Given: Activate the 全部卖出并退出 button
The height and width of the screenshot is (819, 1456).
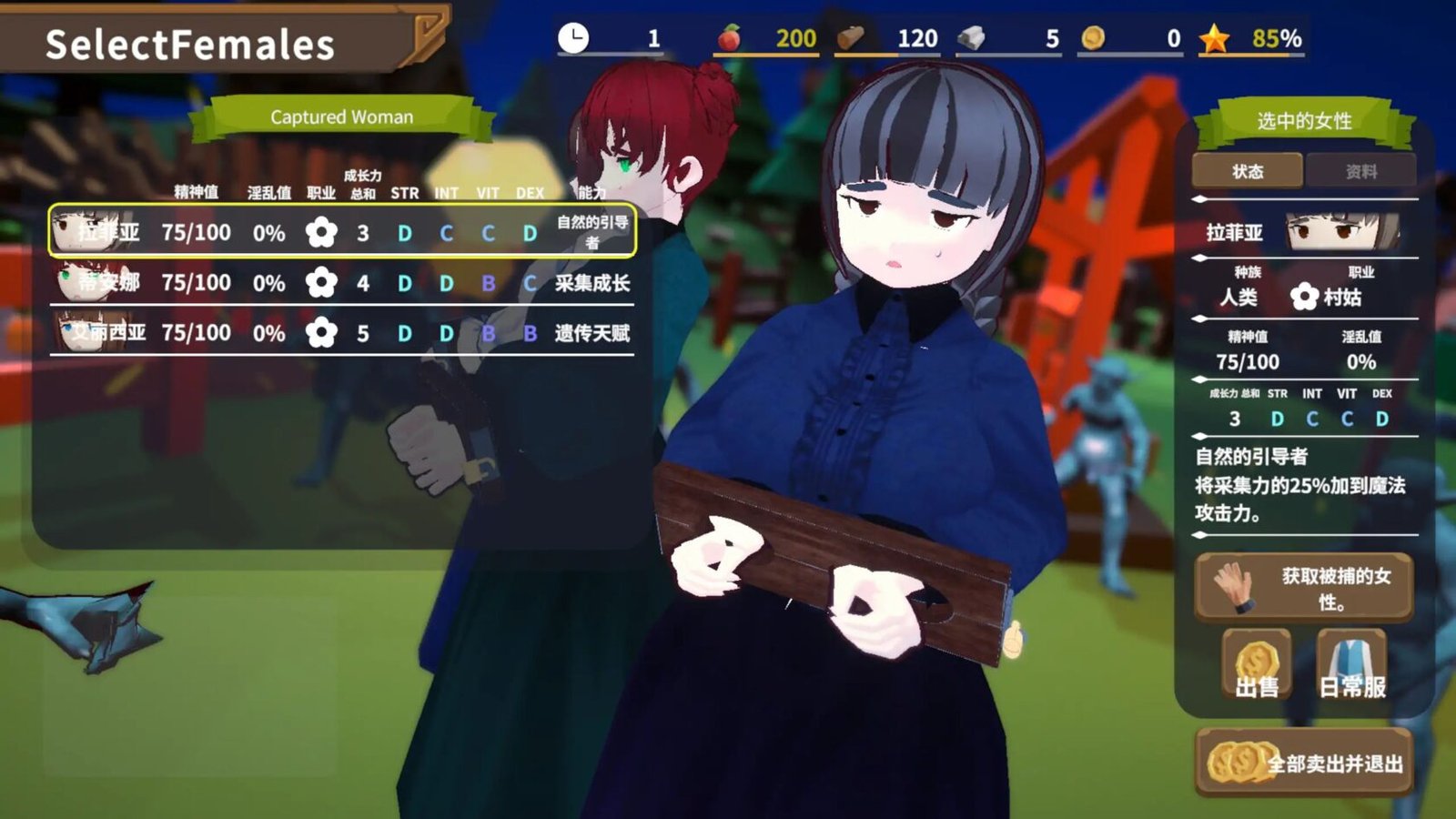Looking at the screenshot, I should click(1304, 763).
